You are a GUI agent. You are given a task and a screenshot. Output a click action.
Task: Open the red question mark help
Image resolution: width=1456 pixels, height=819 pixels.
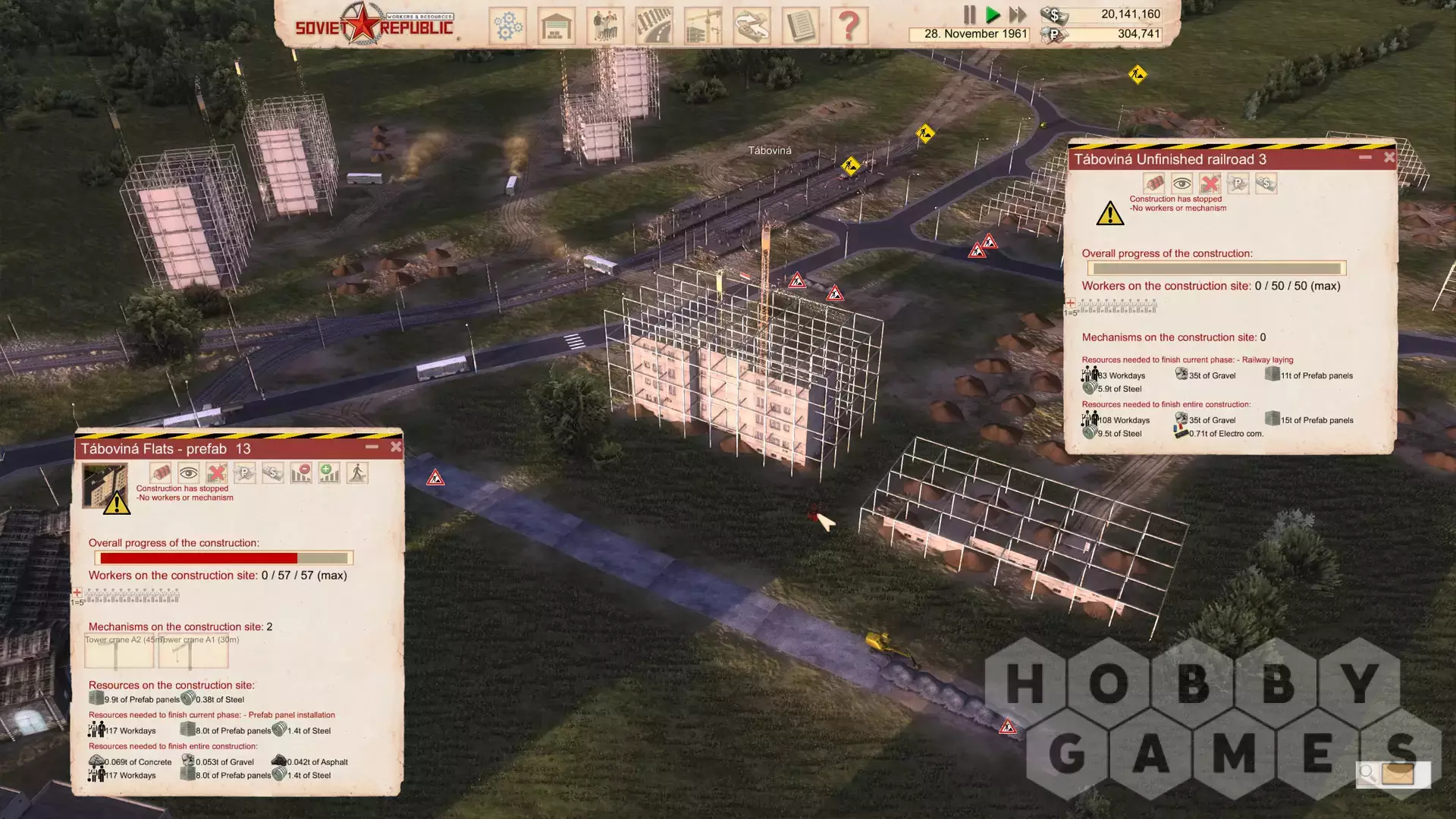tap(849, 26)
